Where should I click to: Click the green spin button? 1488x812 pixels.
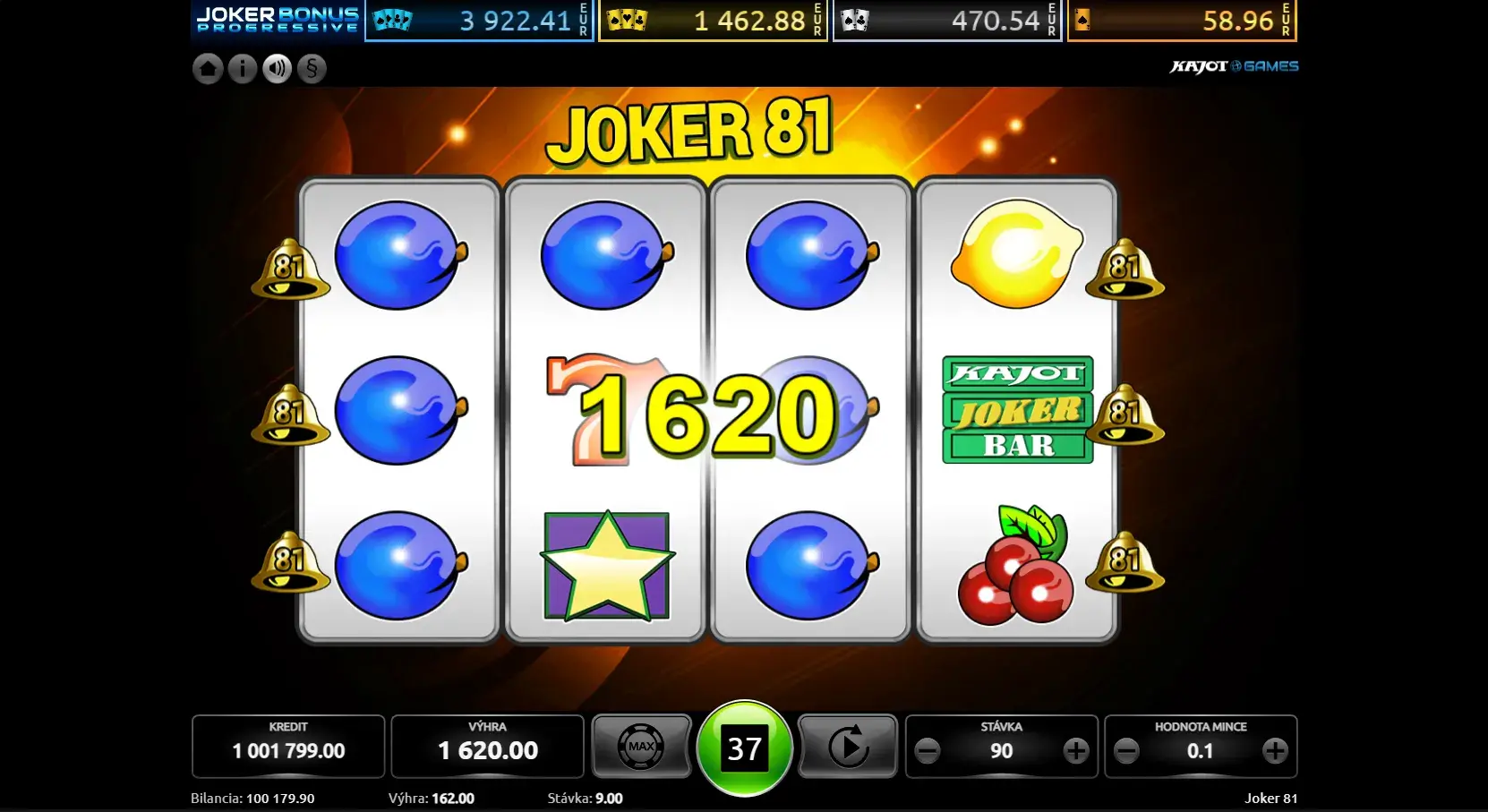pos(744,748)
